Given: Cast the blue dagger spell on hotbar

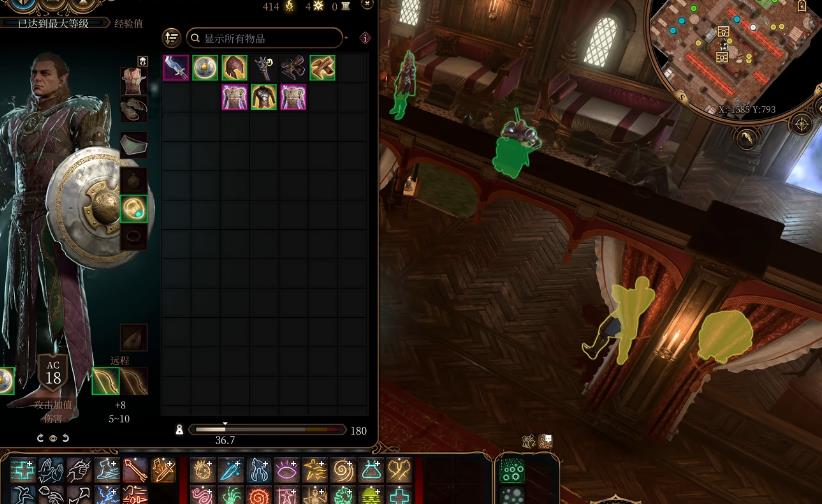Looking at the screenshot, I should point(231,470).
